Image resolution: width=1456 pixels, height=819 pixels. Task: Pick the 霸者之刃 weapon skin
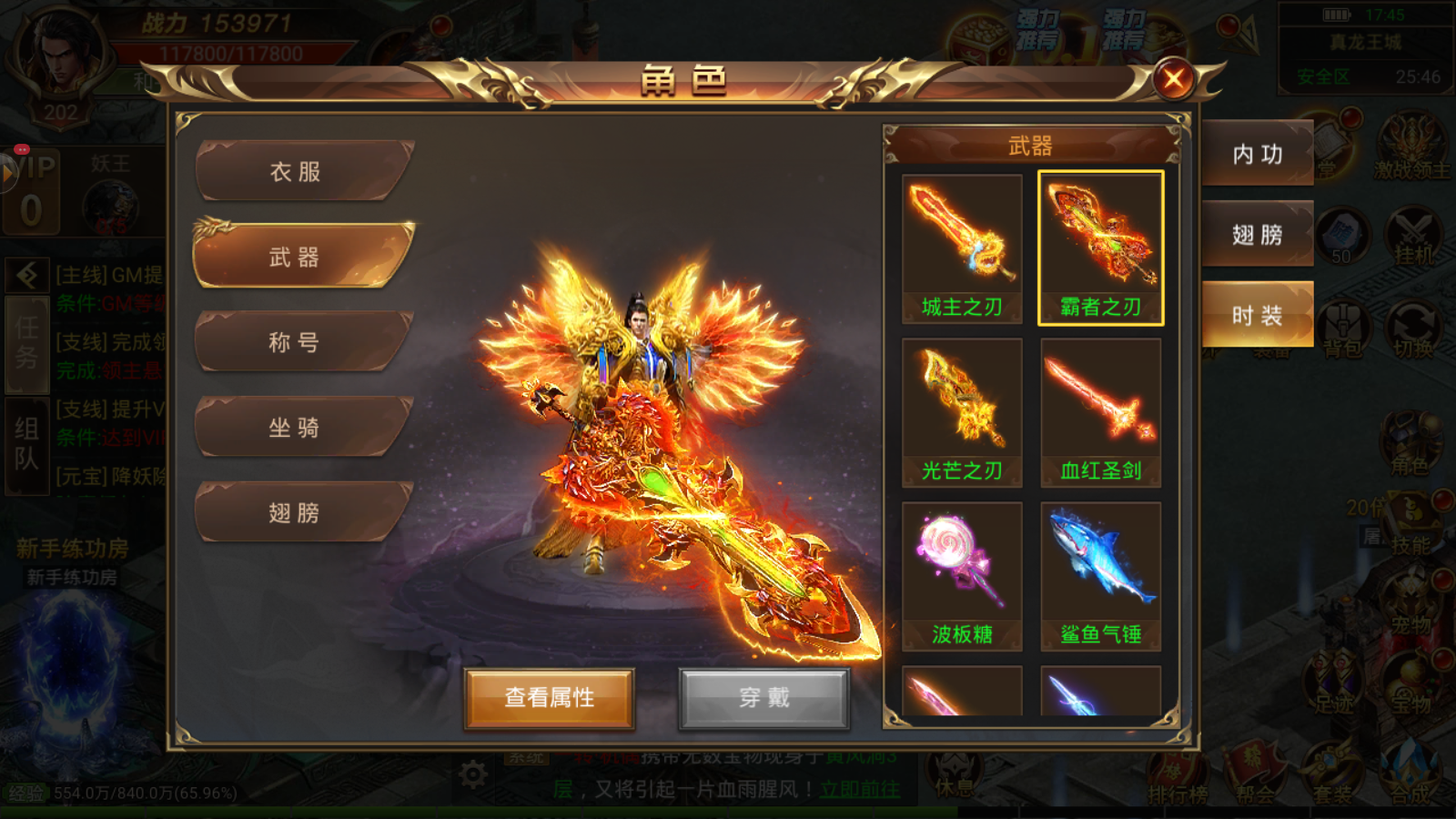1100,248
